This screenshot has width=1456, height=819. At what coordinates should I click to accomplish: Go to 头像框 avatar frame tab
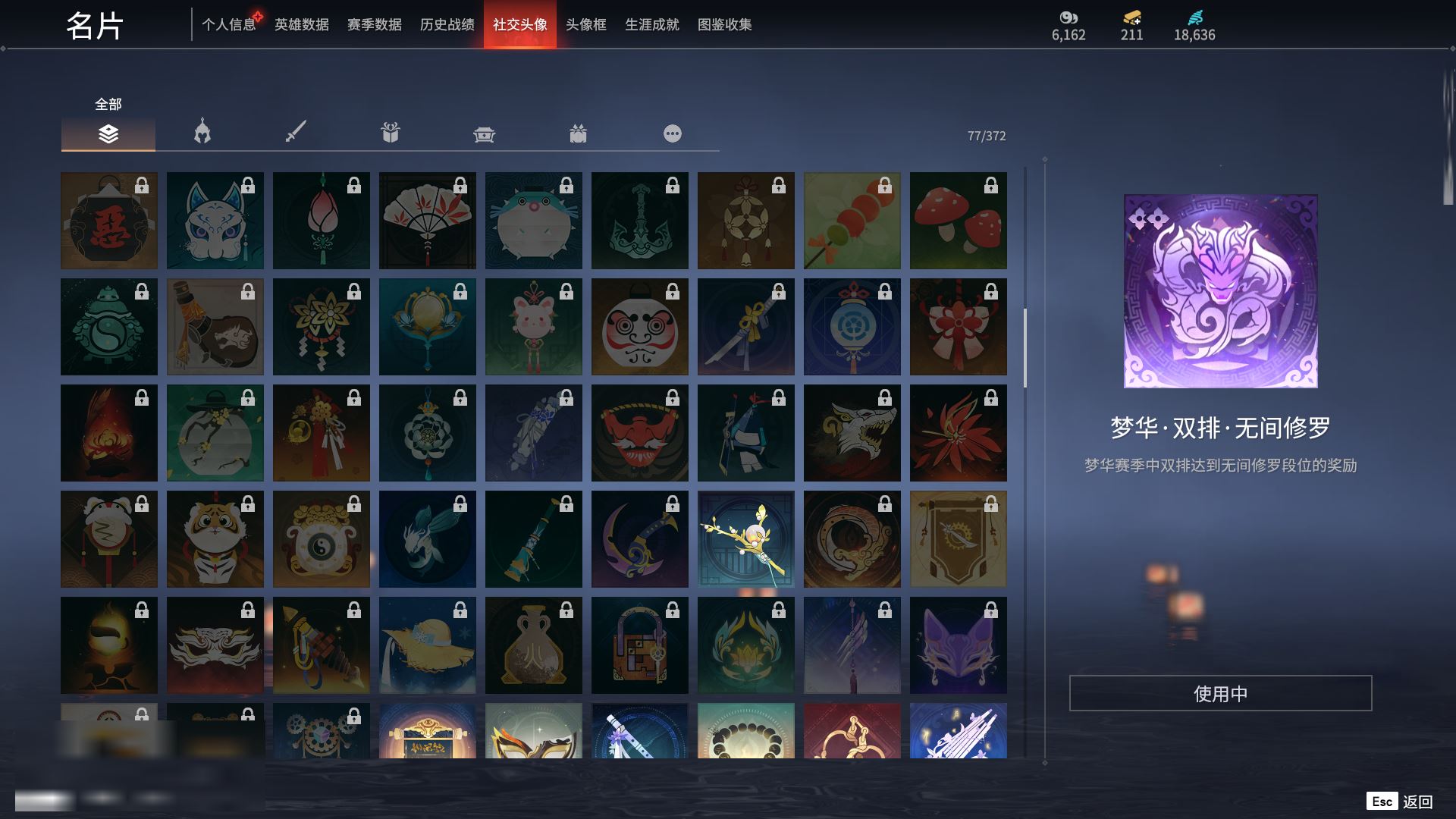coord(586,25)
